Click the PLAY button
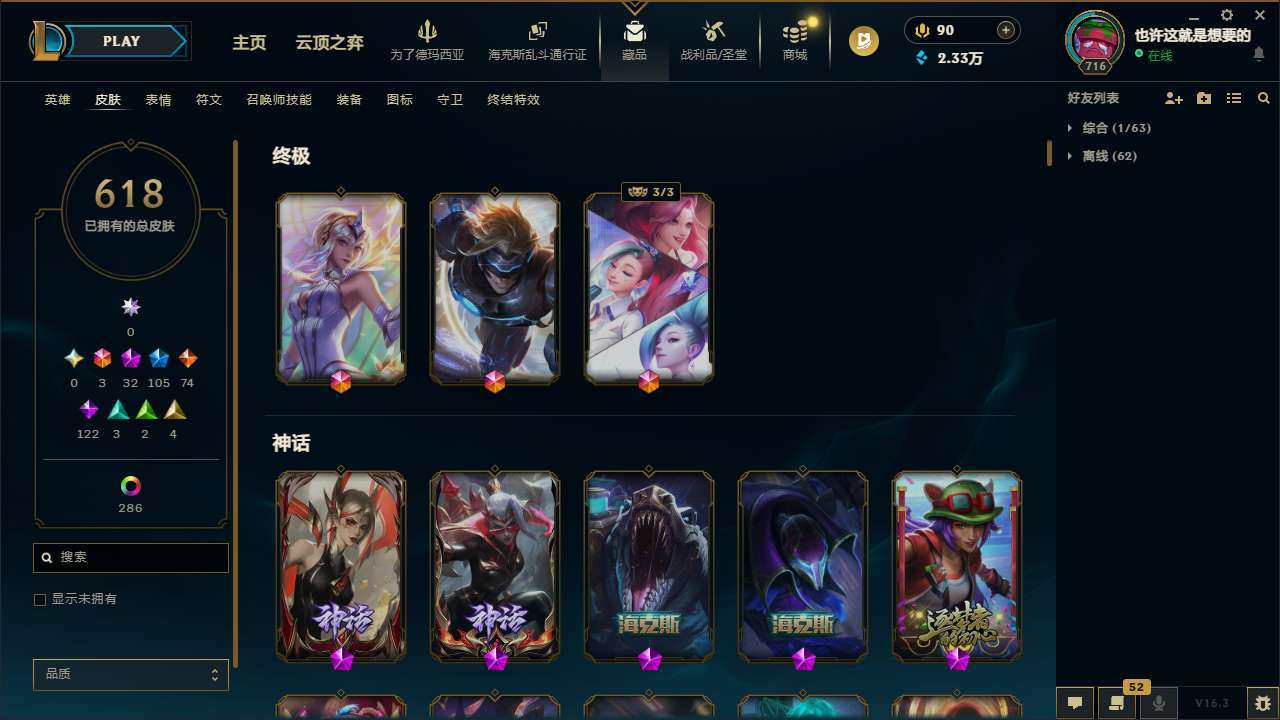The height and width of the screenshot is (720, 1280). click(121, 41)
